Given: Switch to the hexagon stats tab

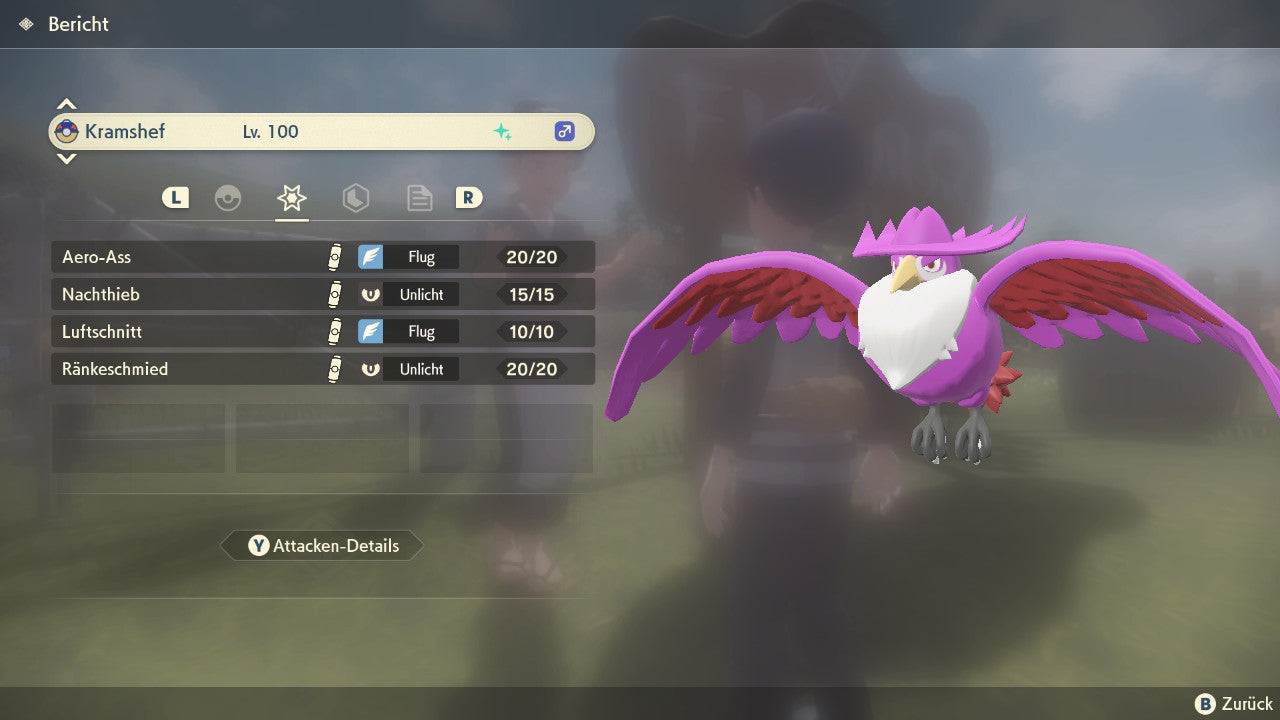Looking at the screenshot, I should click(x=355, y=198).
